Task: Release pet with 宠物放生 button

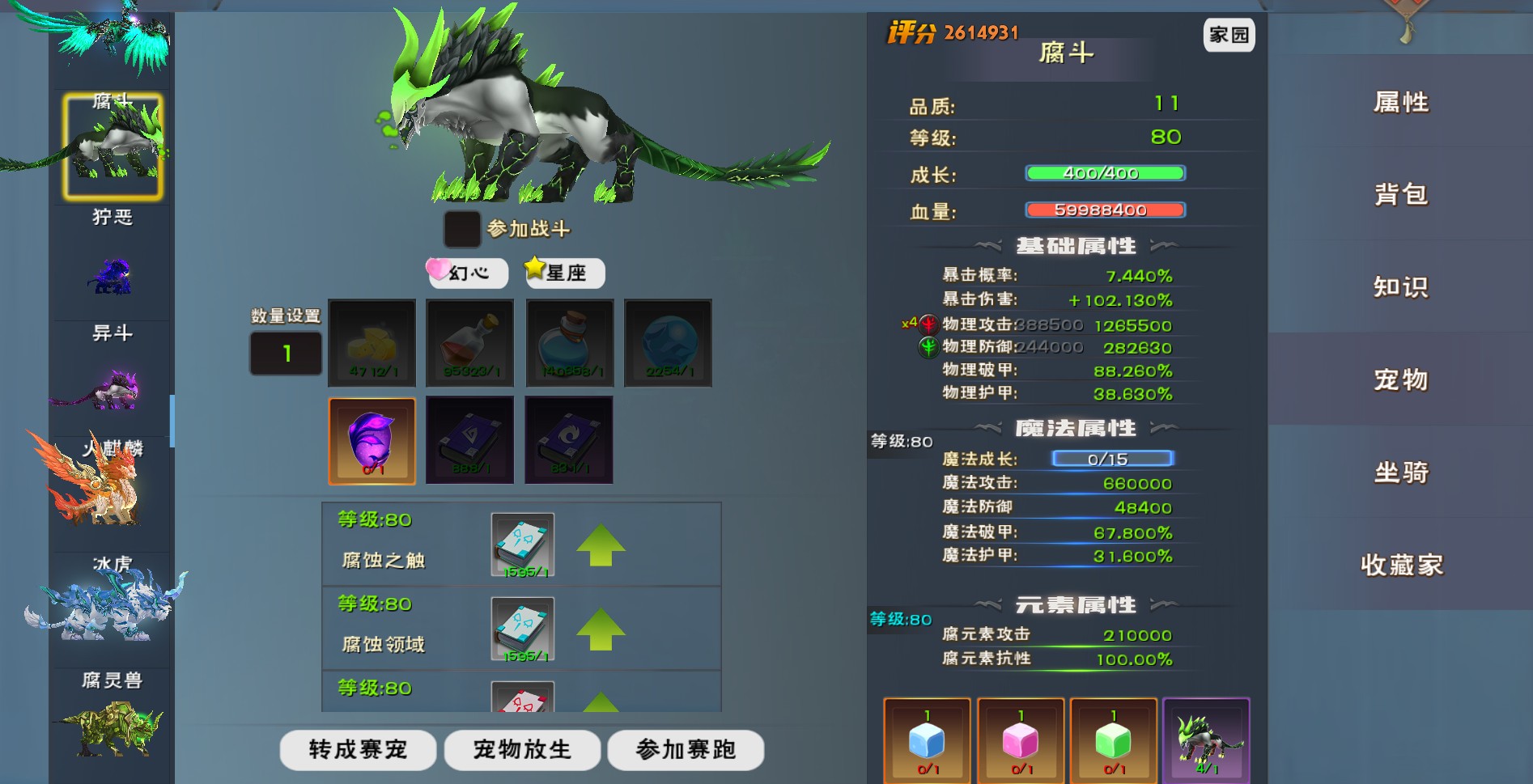Action: coord(522,750)
